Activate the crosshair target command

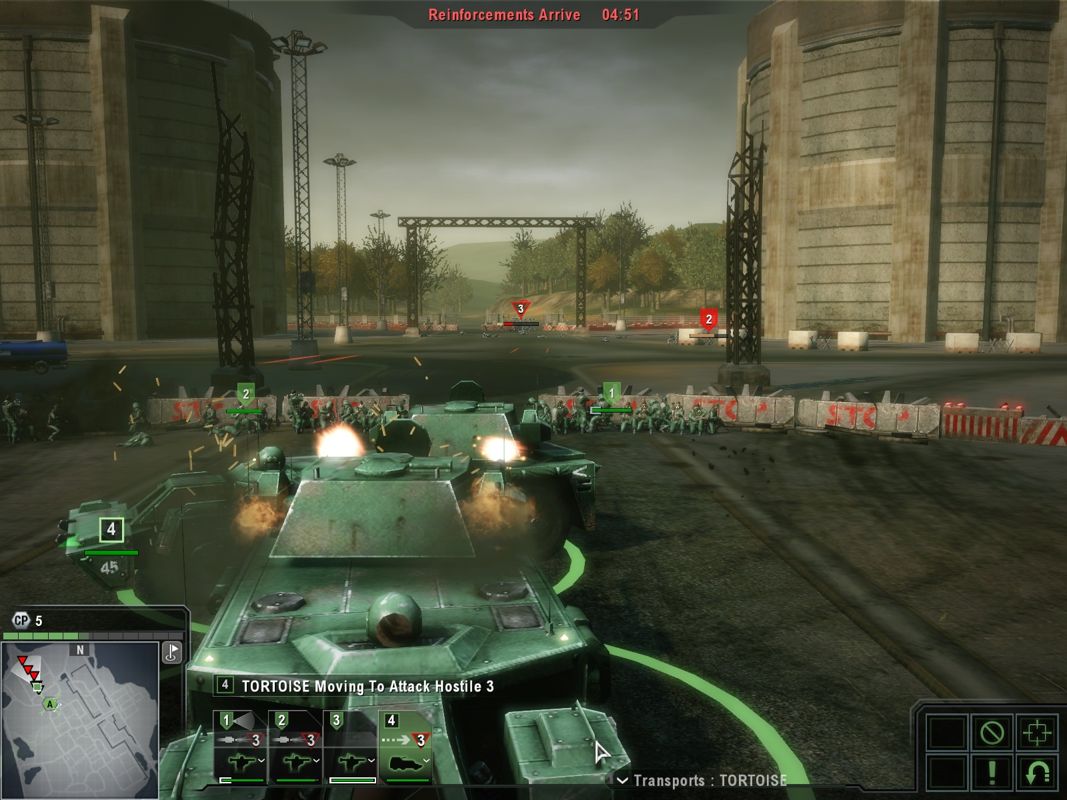click(1036, 733)
